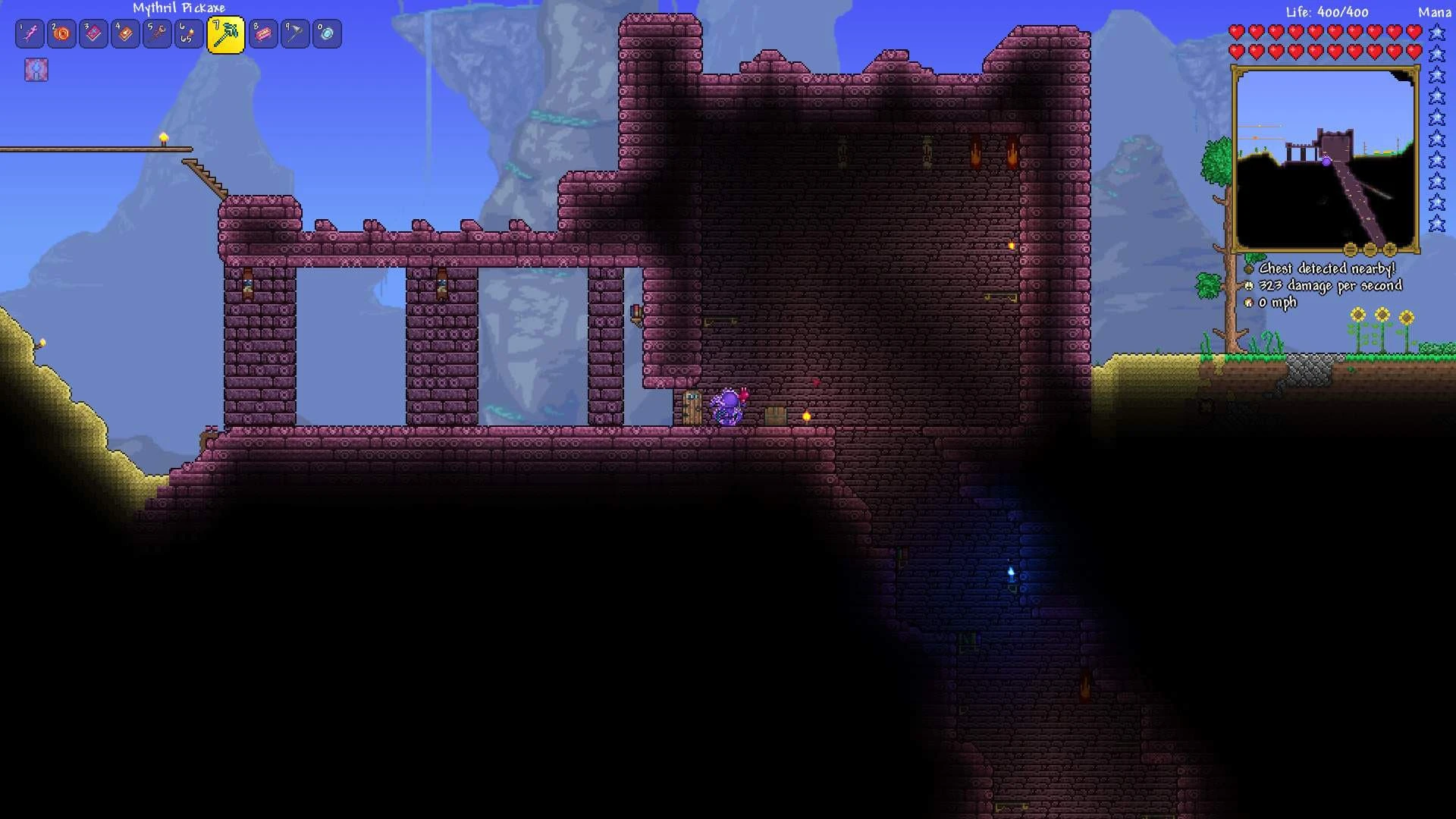
Task: Select the stack of 65 torches
Action: pos(189,33)
